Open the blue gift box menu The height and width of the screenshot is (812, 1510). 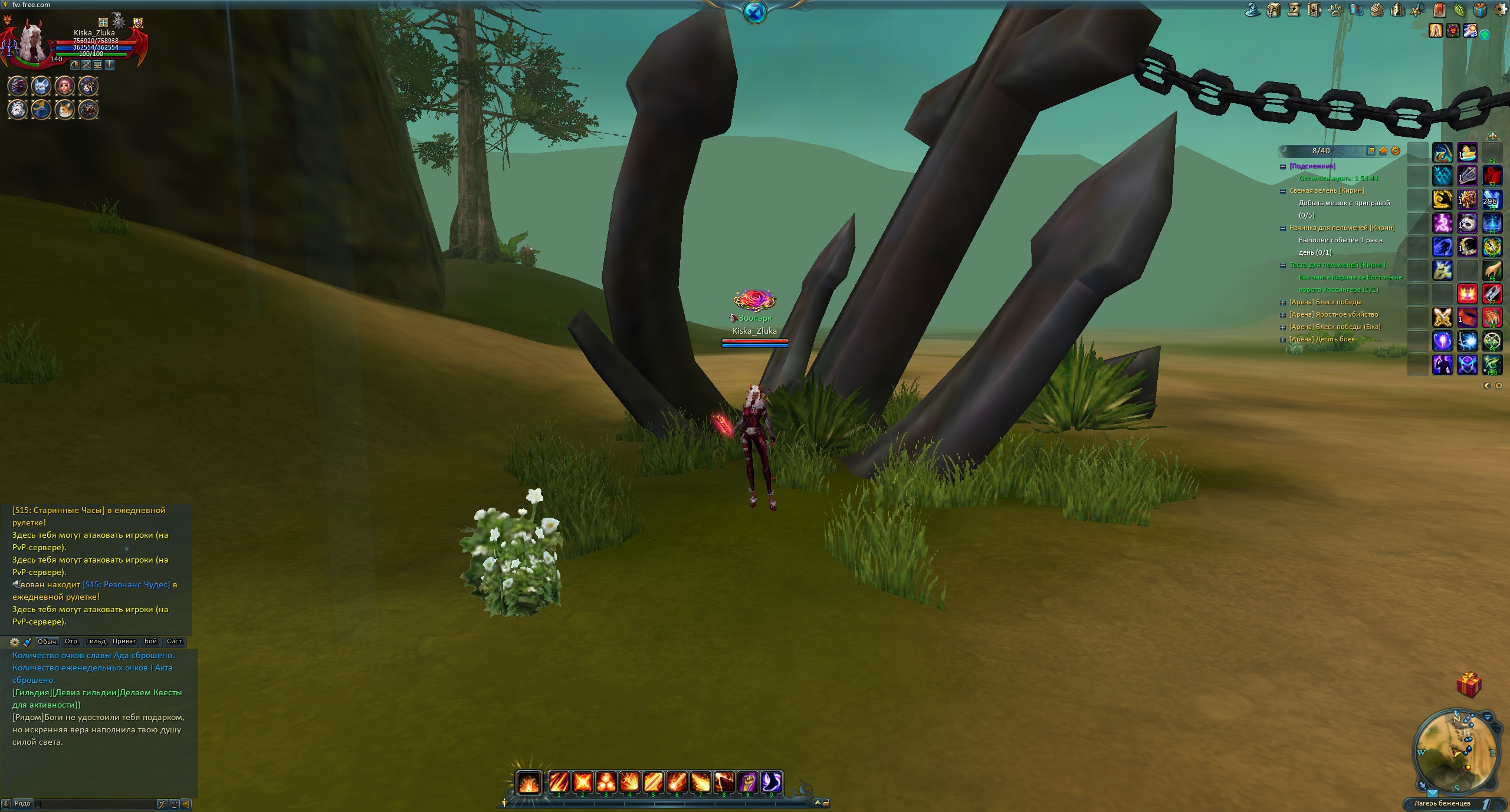tap(1481, 10)
